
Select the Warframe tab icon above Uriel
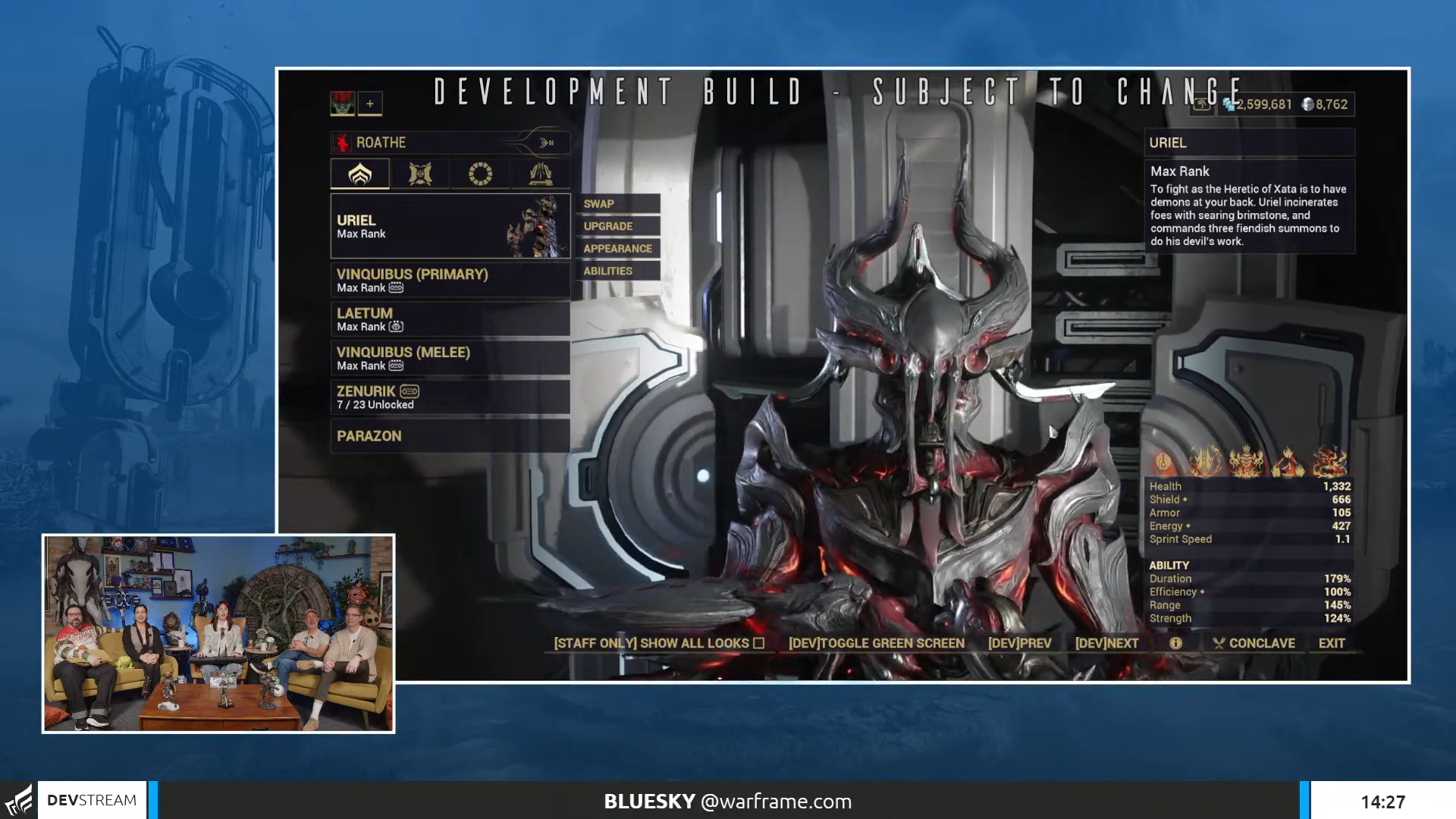(360, 174)
